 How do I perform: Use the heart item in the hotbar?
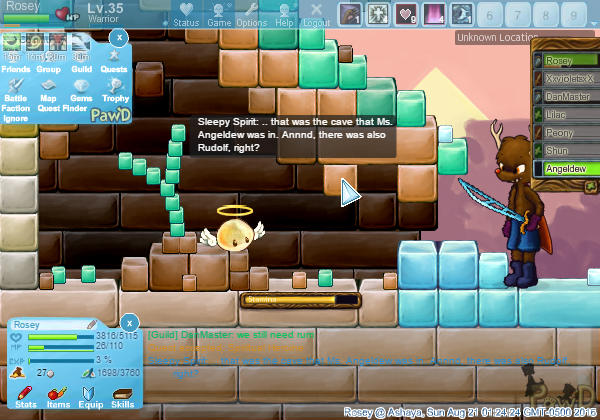click(406, 14)
